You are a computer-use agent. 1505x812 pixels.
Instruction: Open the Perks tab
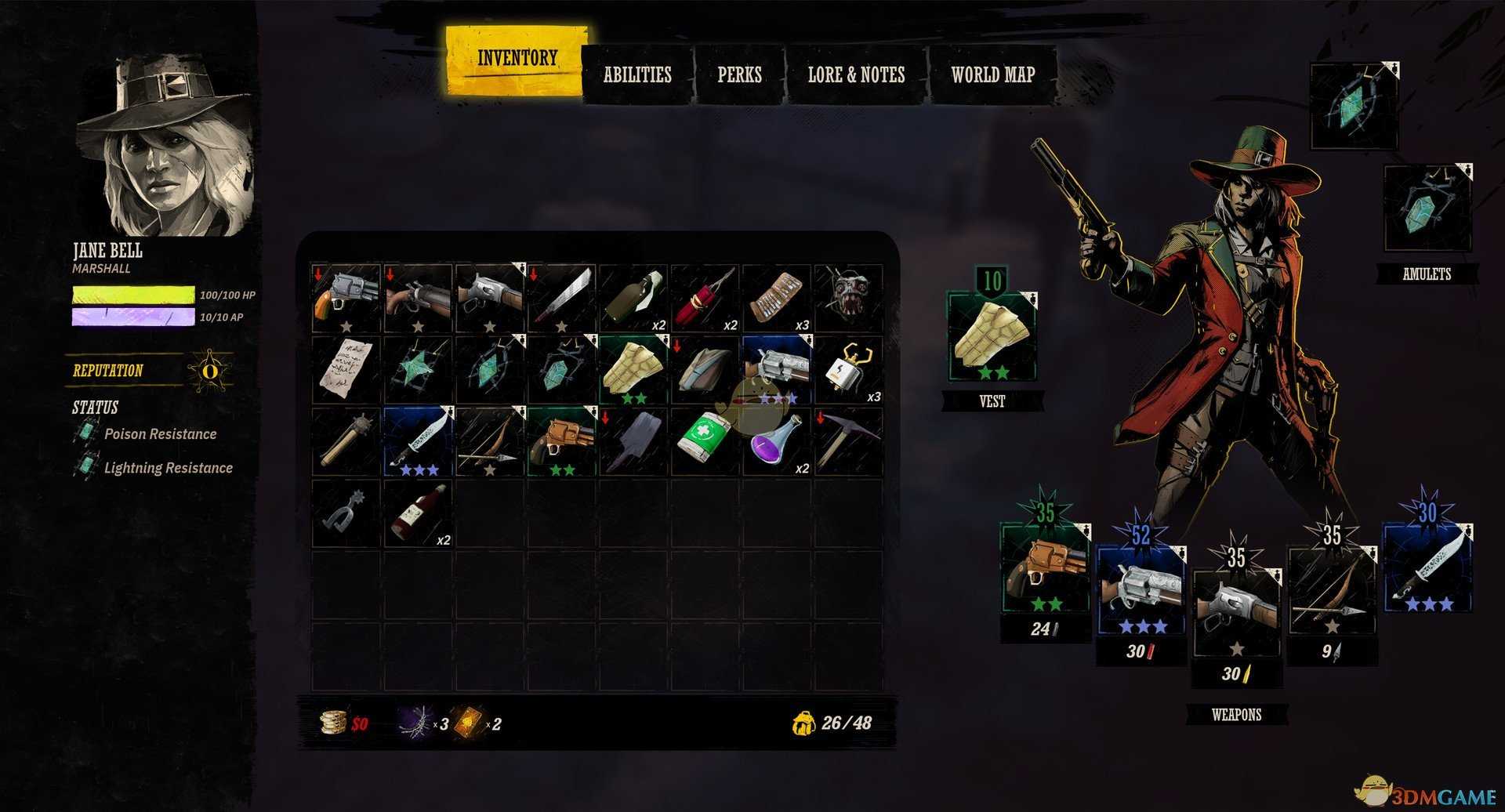(739, 75)
